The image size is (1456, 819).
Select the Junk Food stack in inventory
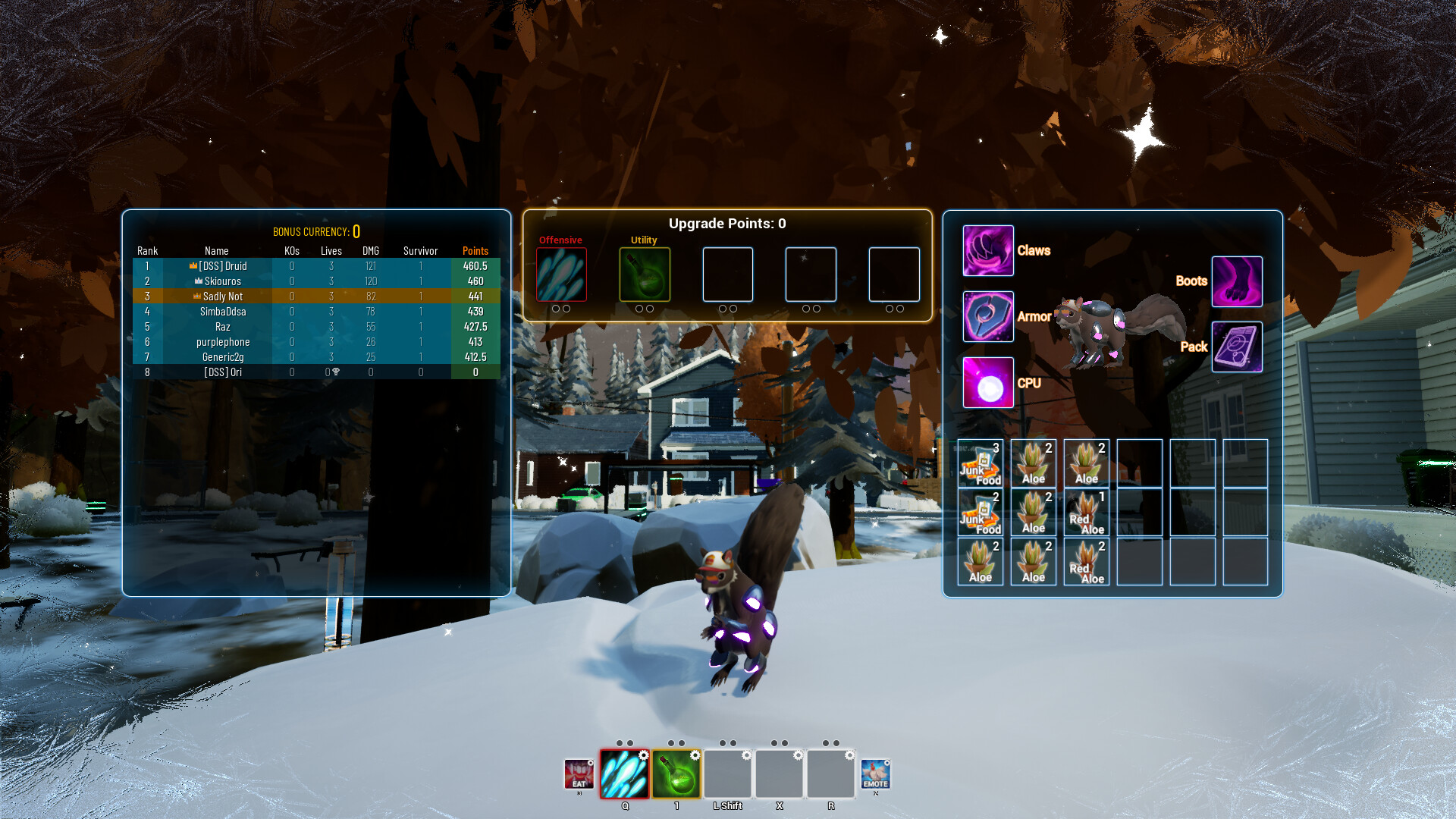coord(981,463)
